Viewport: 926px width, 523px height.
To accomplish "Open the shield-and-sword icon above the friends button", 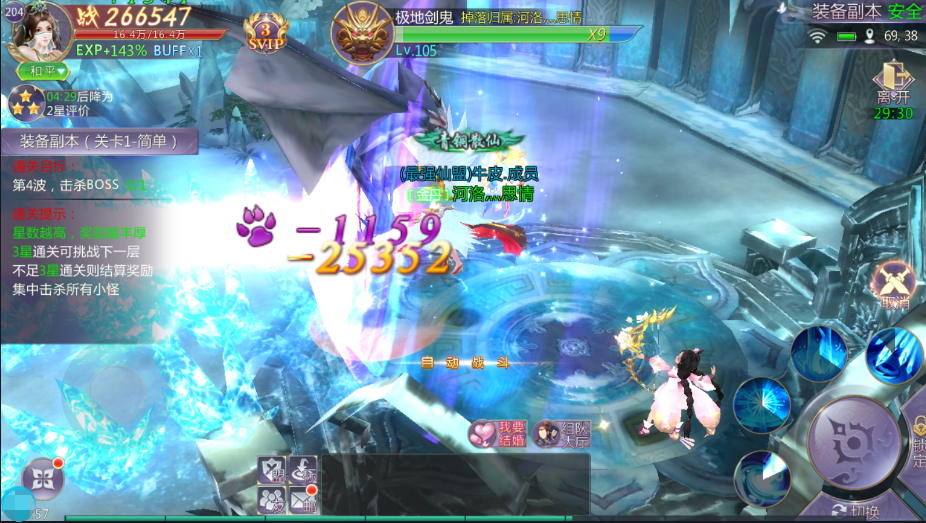I will 272,469.
